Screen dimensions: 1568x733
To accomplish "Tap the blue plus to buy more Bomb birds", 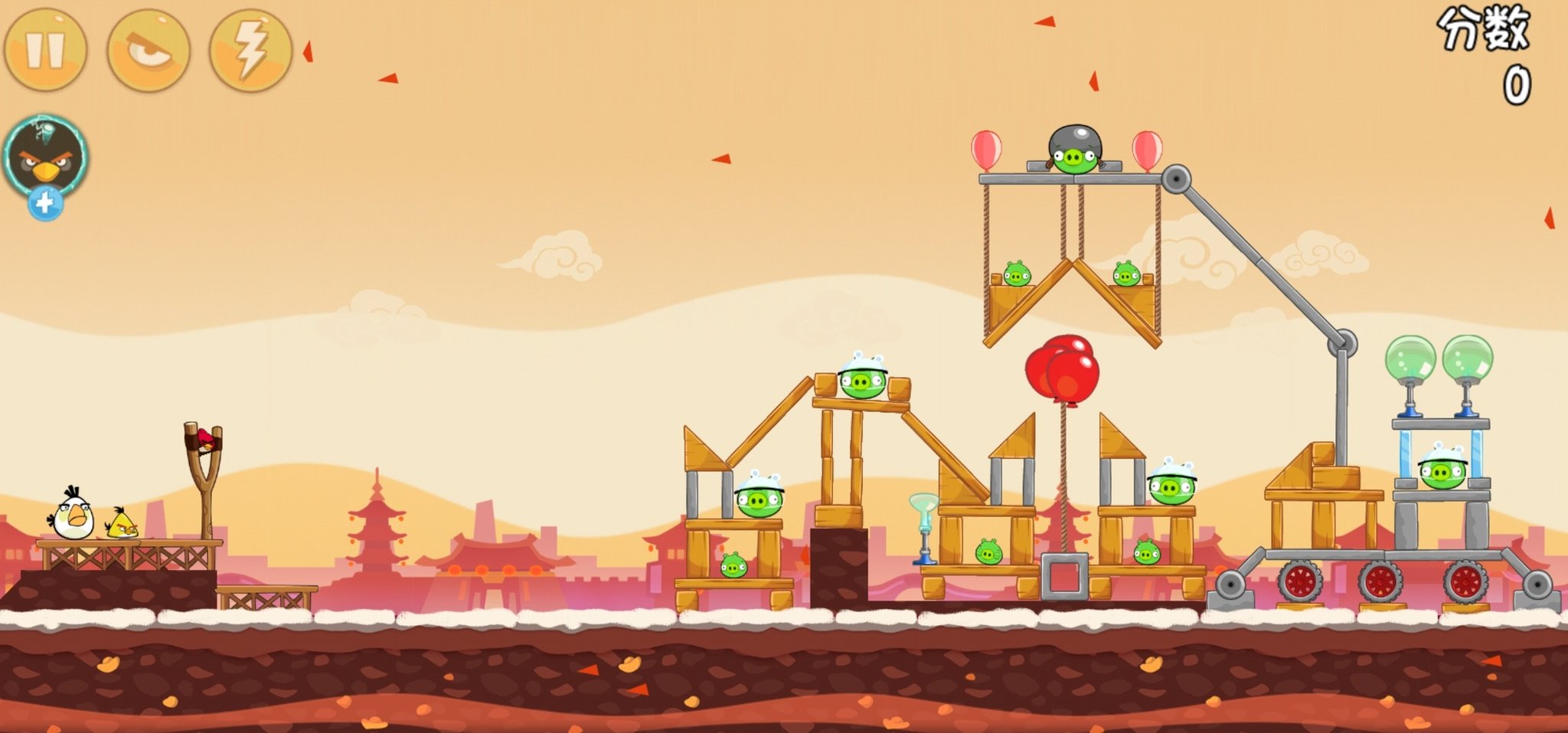I will (44, 203).
